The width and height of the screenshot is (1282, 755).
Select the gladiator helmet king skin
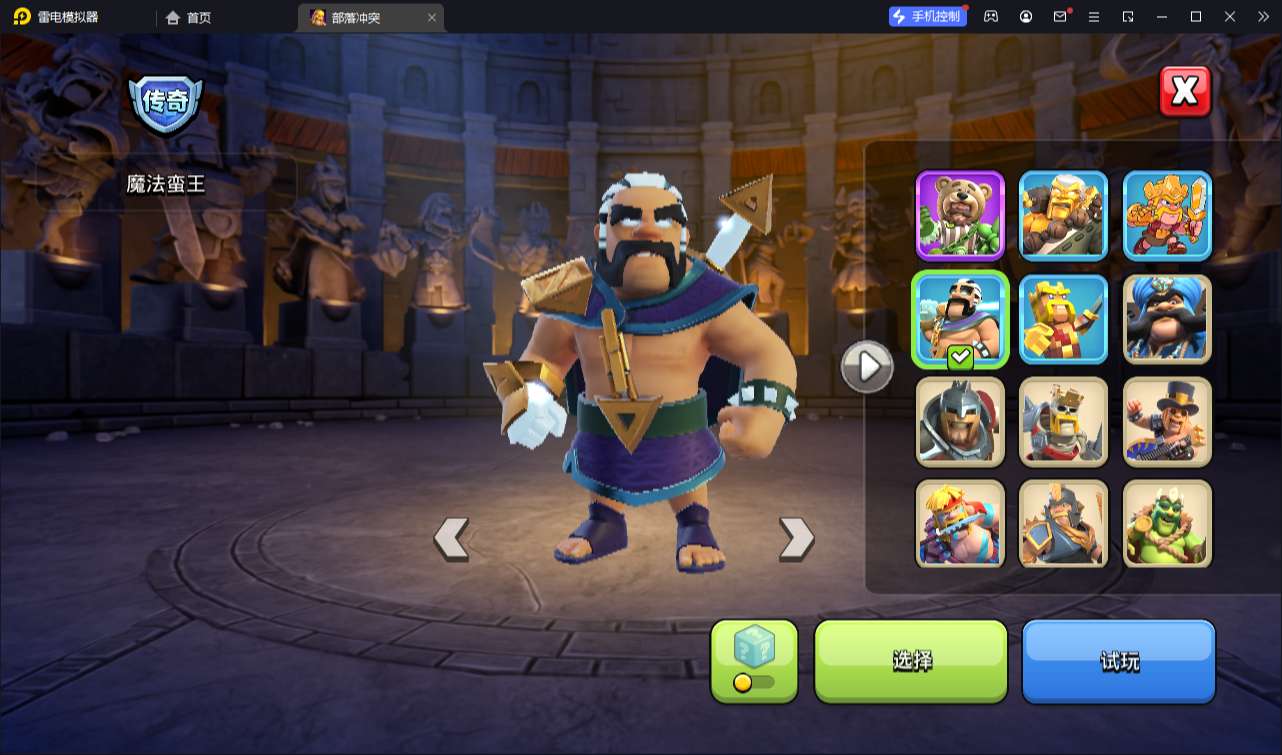click(x=960, y=421)
